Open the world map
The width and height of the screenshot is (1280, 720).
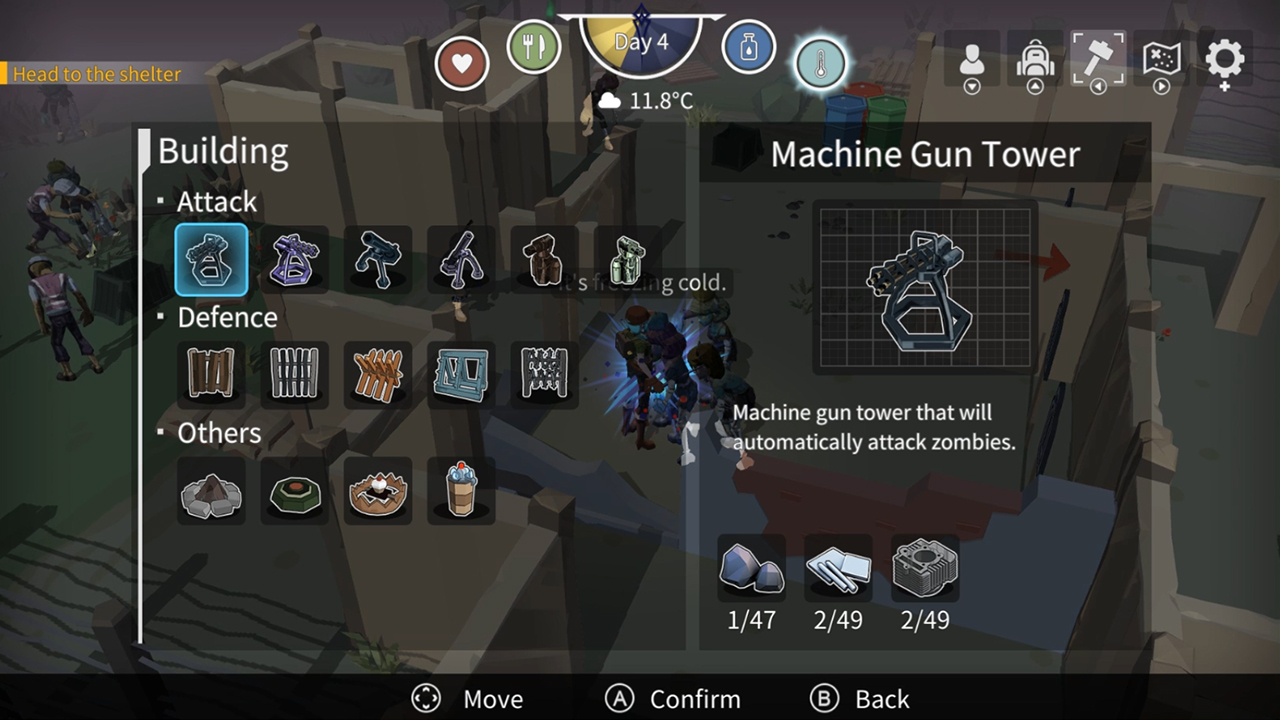(1161, 61)
